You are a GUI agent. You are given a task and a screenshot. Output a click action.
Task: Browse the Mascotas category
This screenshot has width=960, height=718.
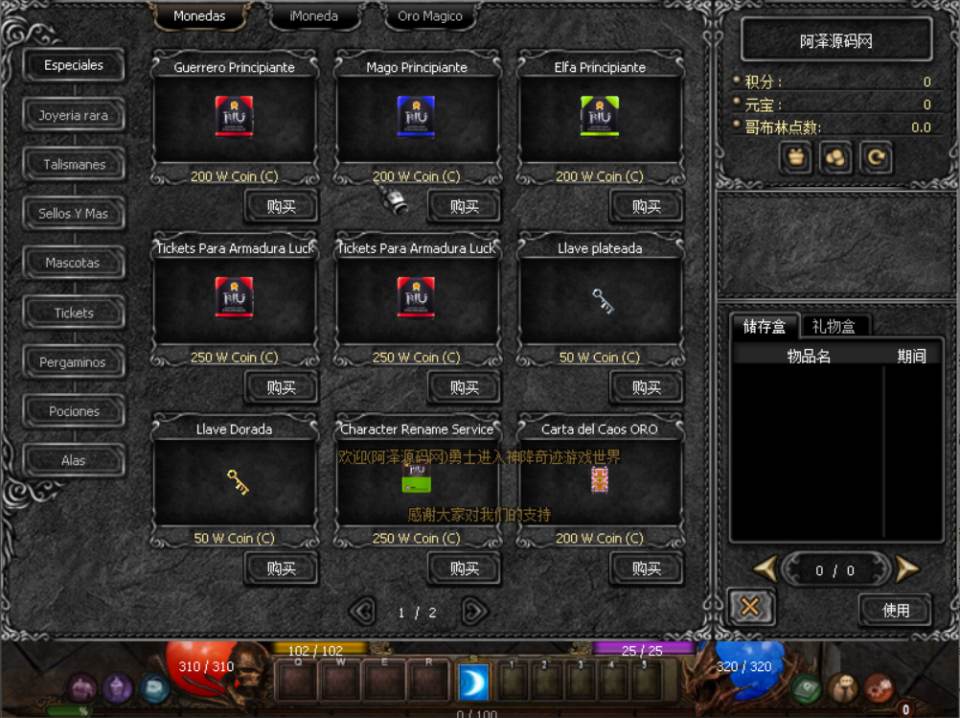[x=73, y=263]
